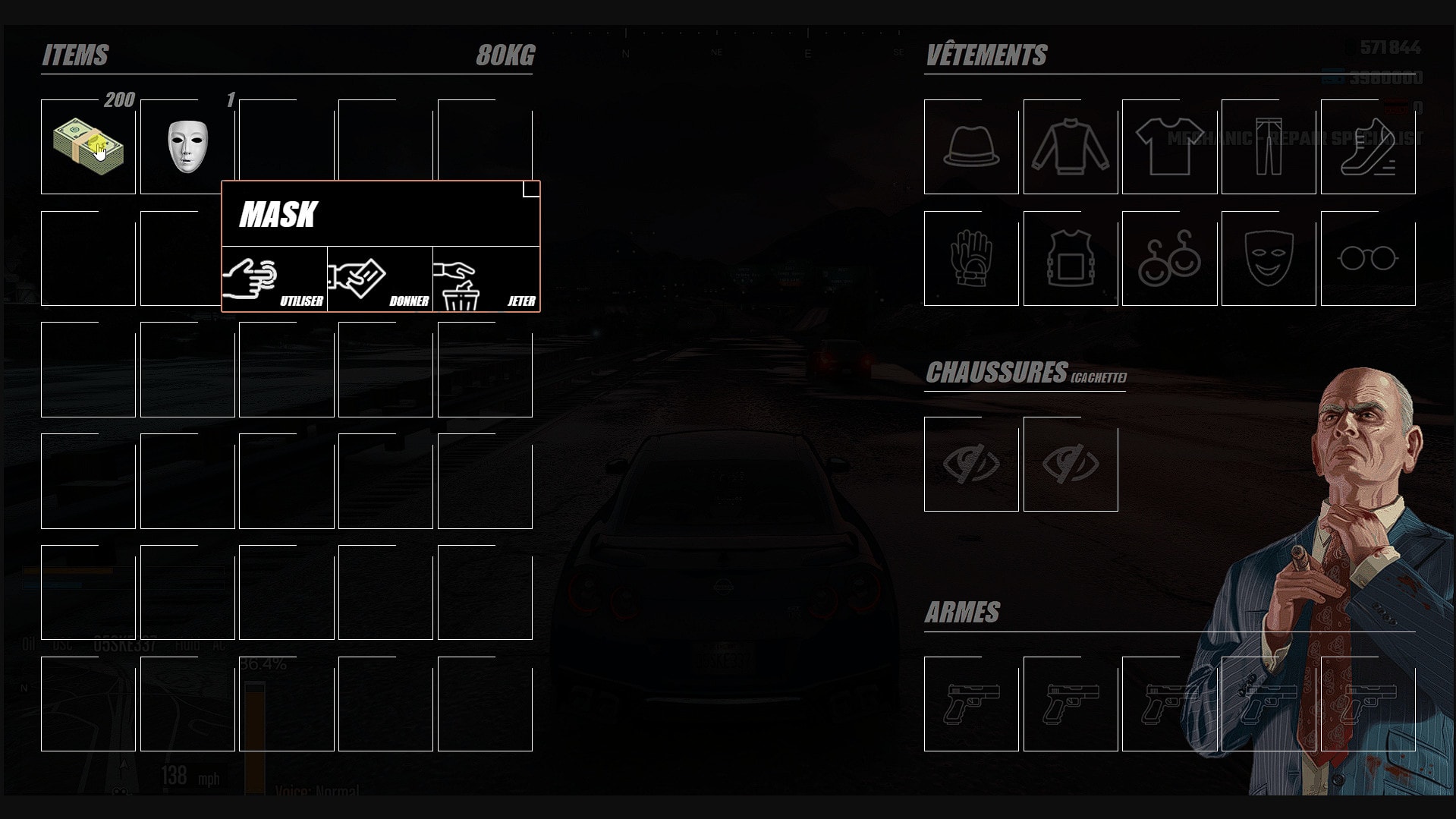Click the earrings accessory slot
The image size is (1456, 819).
click(1169, 260)
